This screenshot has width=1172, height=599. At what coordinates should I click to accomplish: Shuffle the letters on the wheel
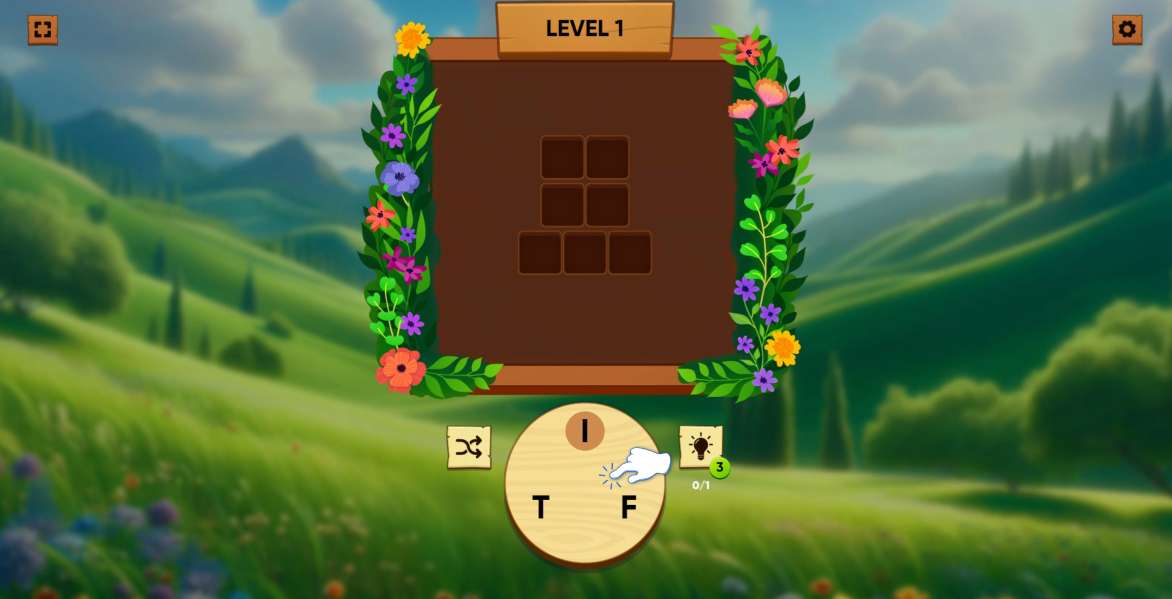point(468,447)
